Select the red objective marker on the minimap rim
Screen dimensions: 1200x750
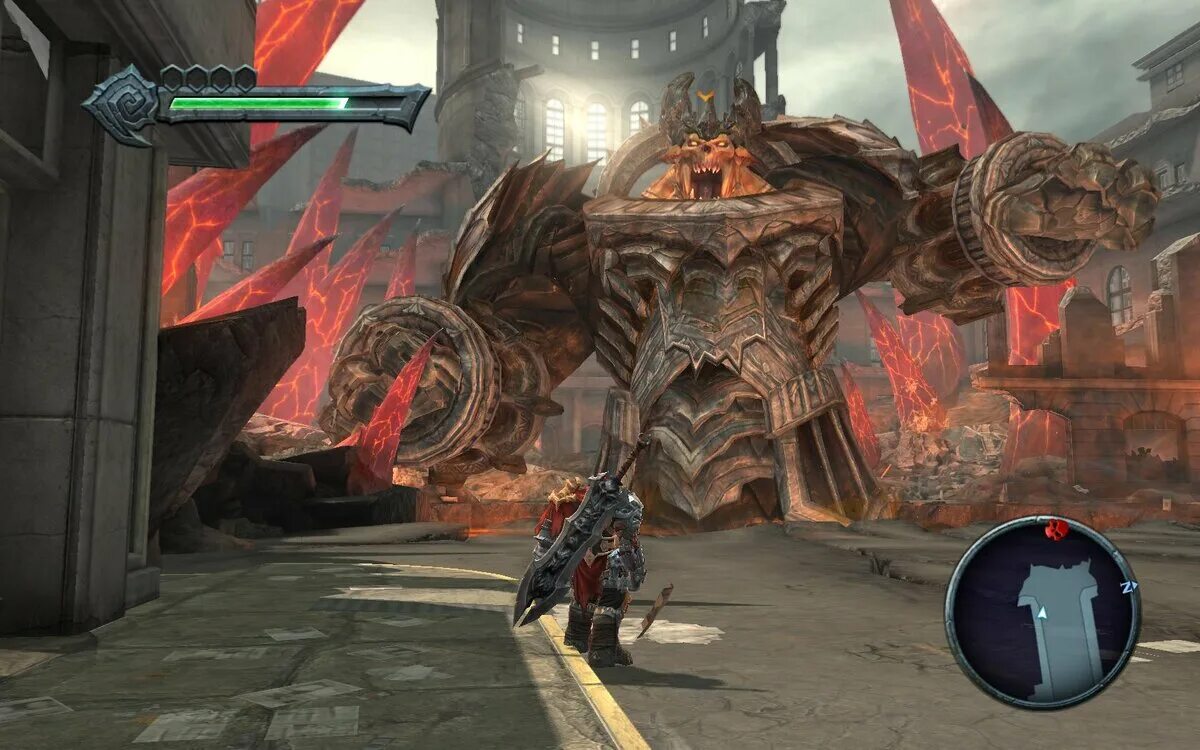pos(1056,528)
